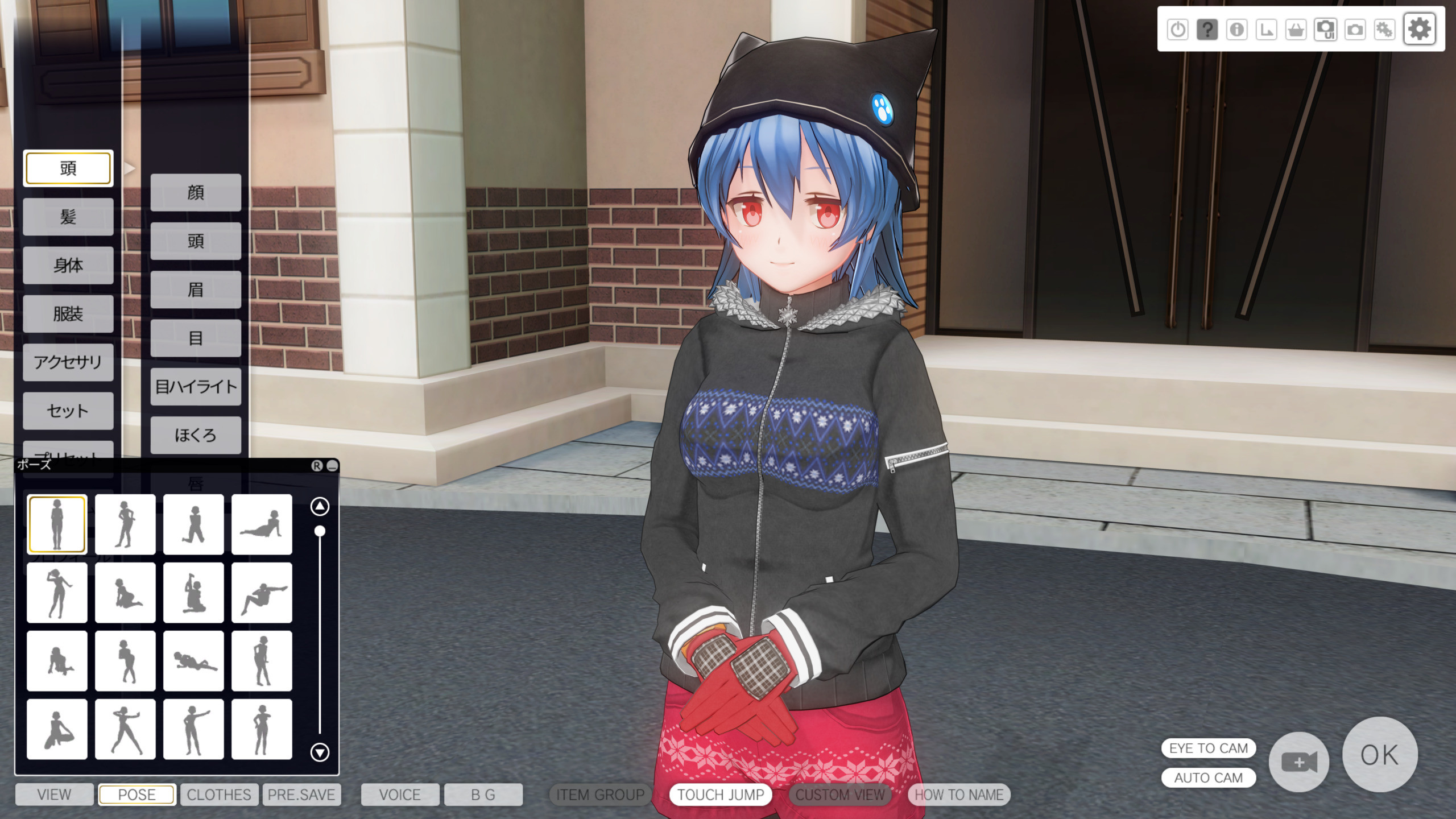Confirm with the OK button
Viewport: 1456px width, 819px height.
click(1379, 755)
